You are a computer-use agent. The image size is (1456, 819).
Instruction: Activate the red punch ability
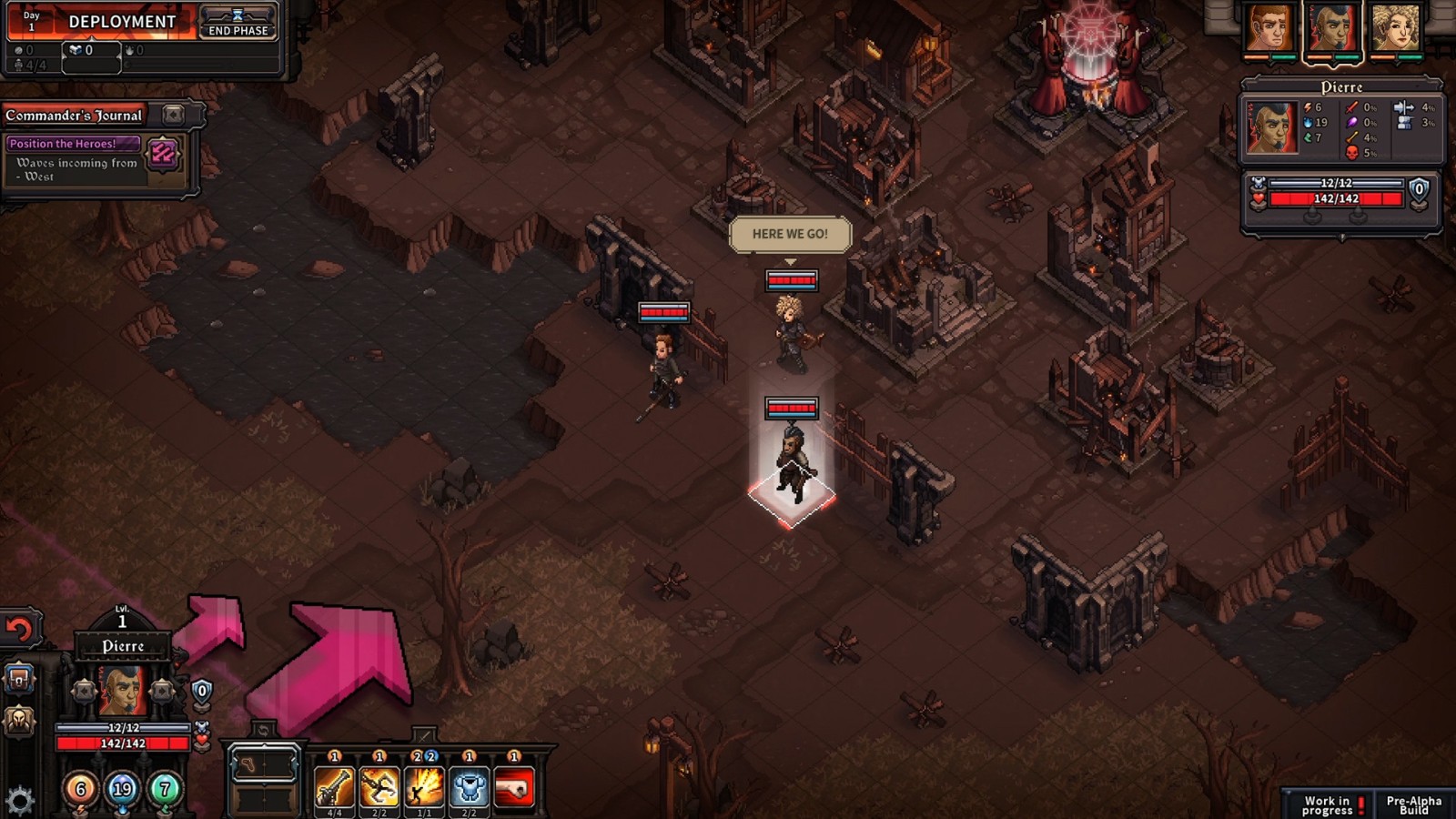(x=514, y=787)
